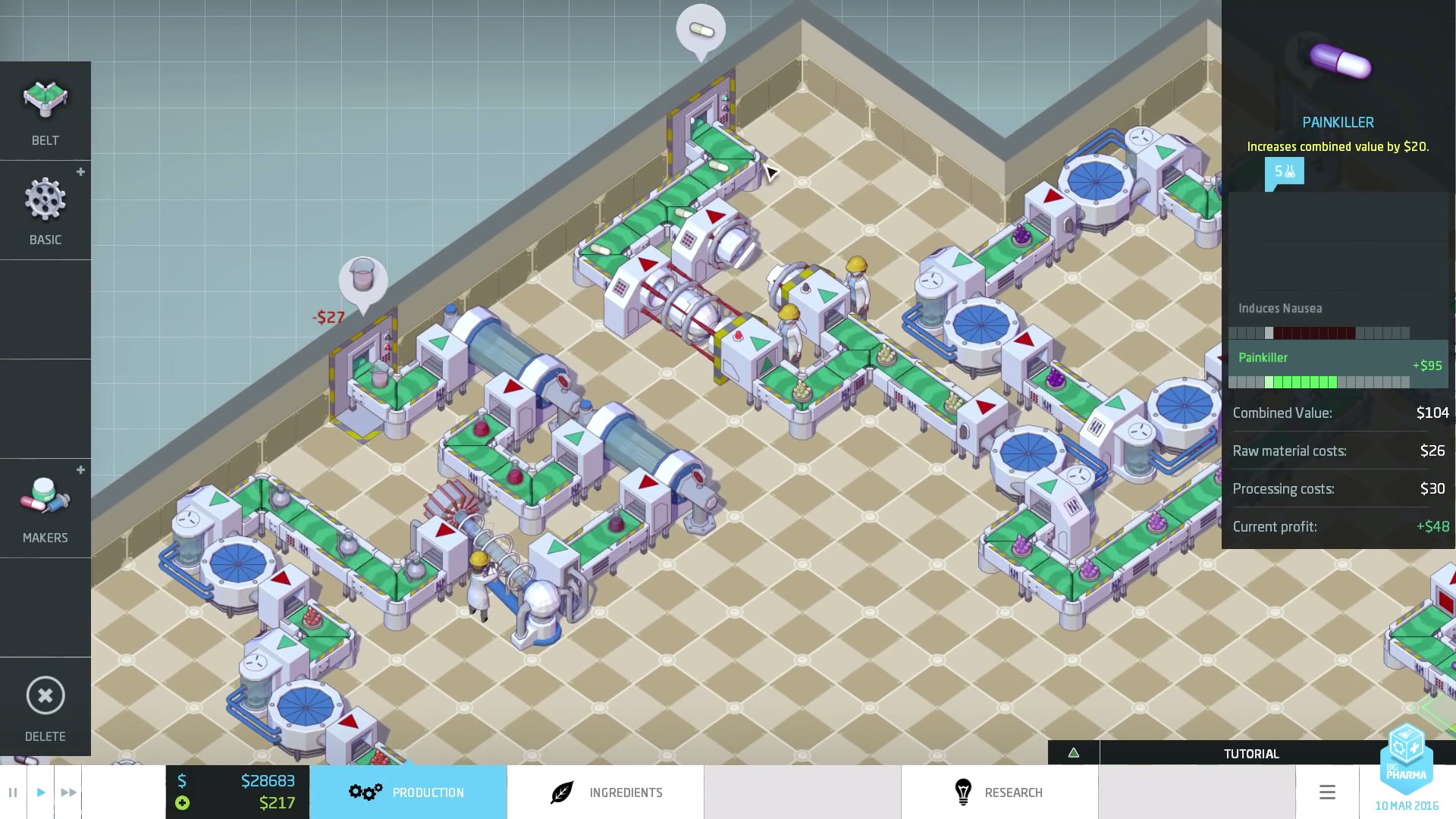Click the pill export port bubble

point(701,30)
